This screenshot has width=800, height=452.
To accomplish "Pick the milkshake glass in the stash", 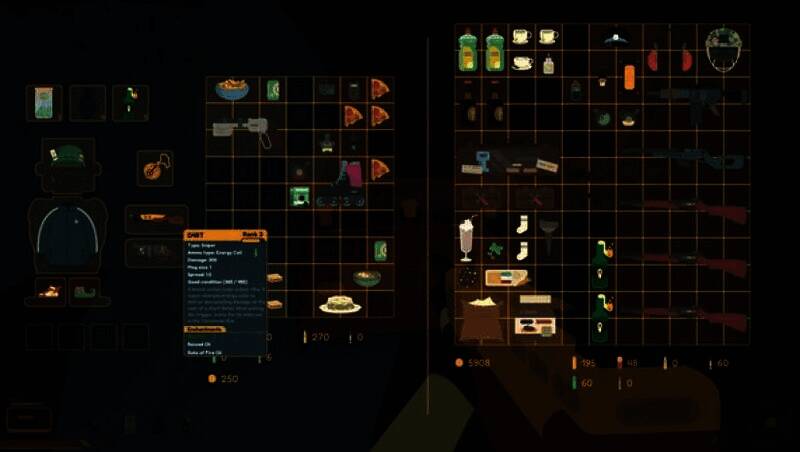I will [x=467, y=240].
